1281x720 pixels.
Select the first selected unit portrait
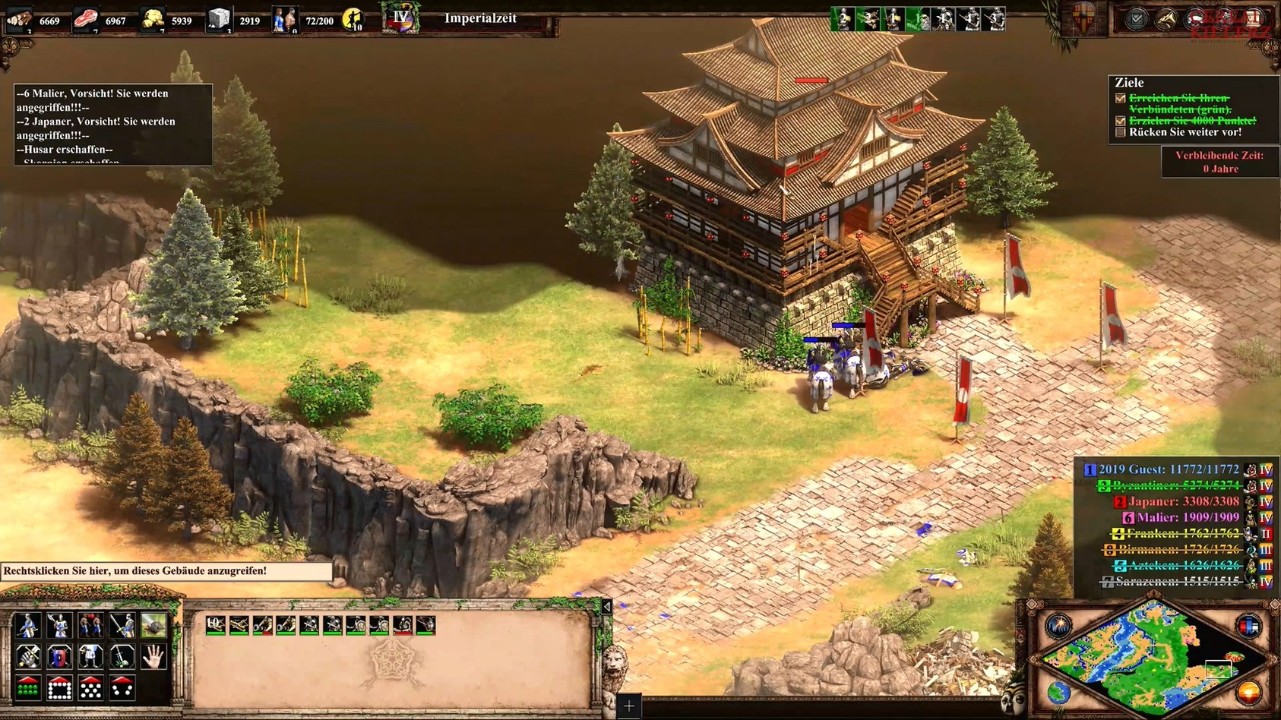(215, 625)
